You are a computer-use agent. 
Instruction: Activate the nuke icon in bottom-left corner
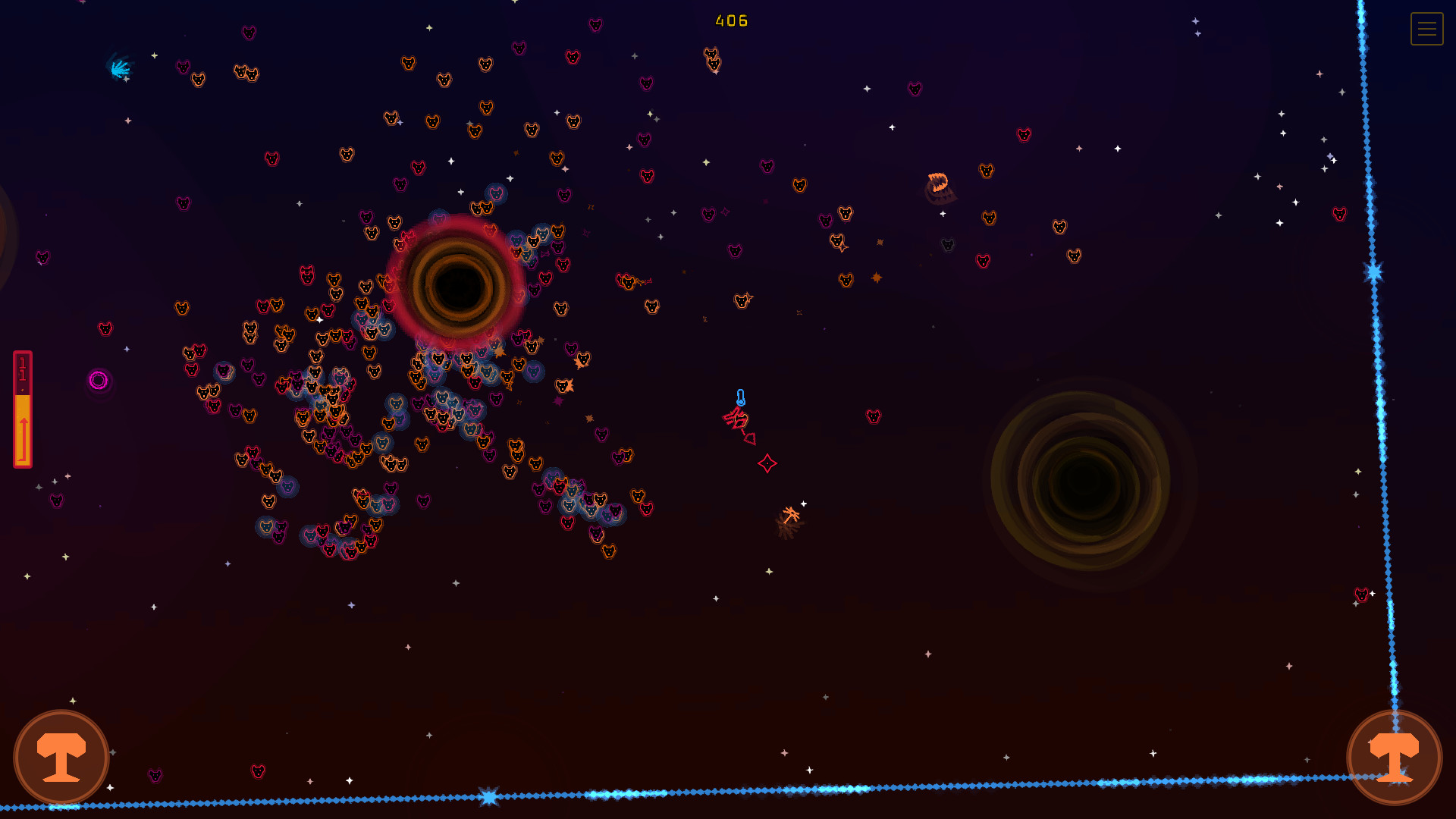pyautogui.click(x=61, y=757)
